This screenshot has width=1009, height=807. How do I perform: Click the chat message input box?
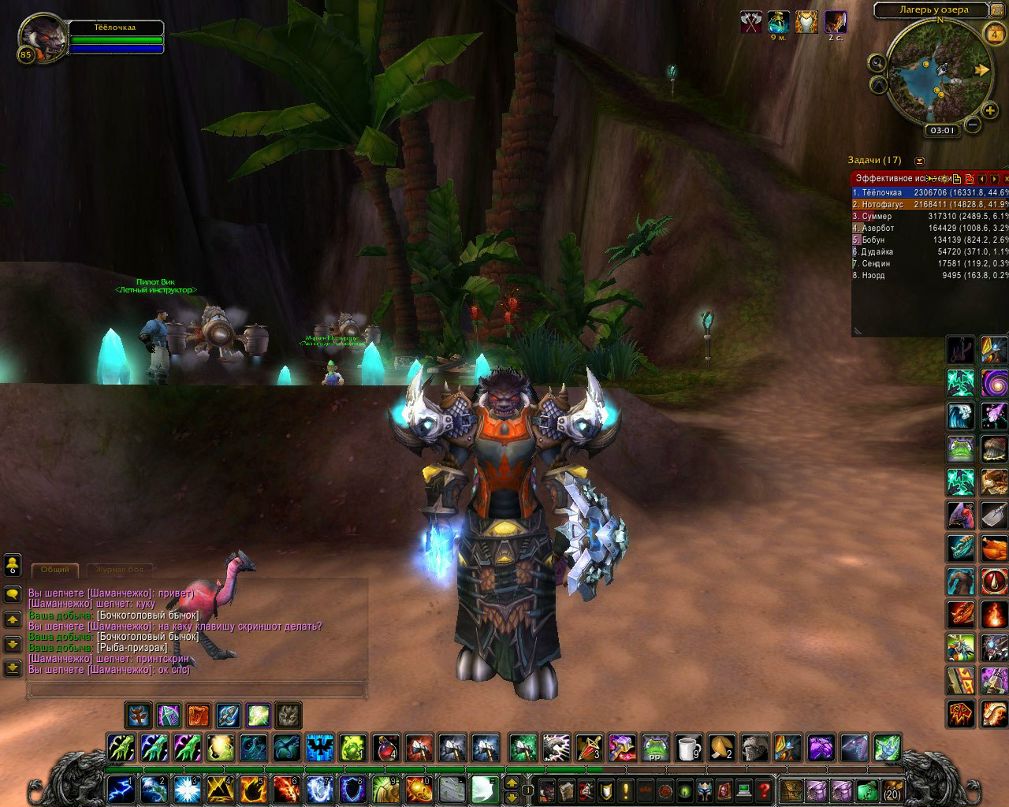tap(196, 689)
